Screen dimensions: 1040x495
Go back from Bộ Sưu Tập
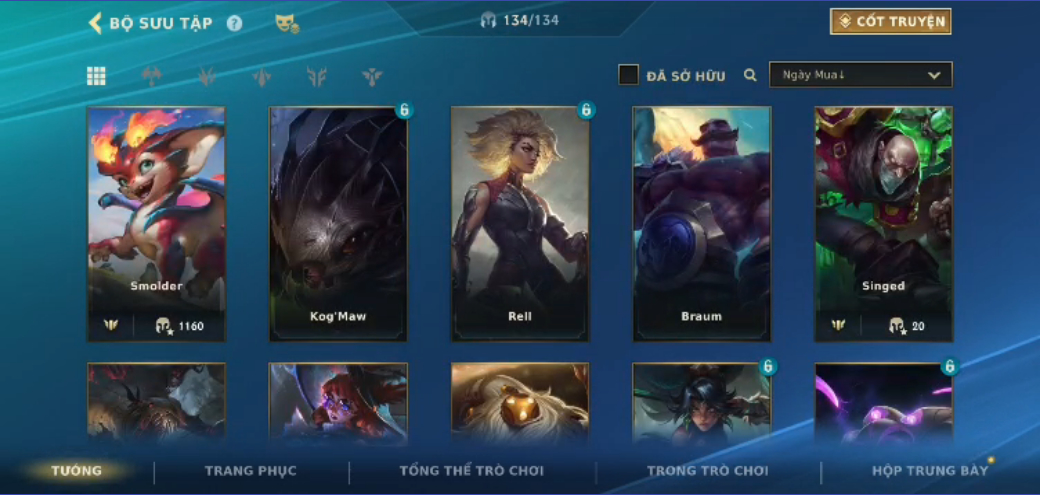(96, 23)
